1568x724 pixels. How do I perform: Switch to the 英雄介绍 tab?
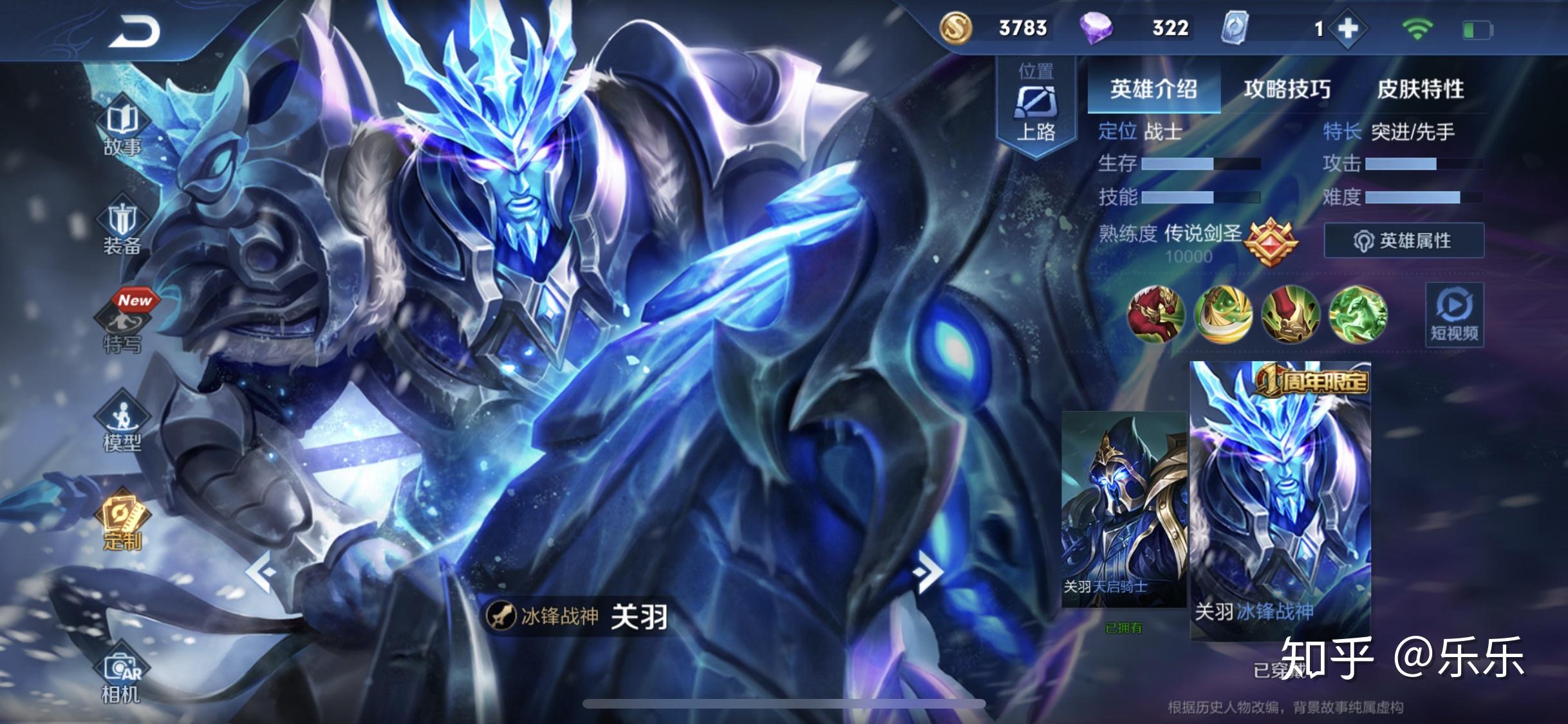coord(1153,89)
